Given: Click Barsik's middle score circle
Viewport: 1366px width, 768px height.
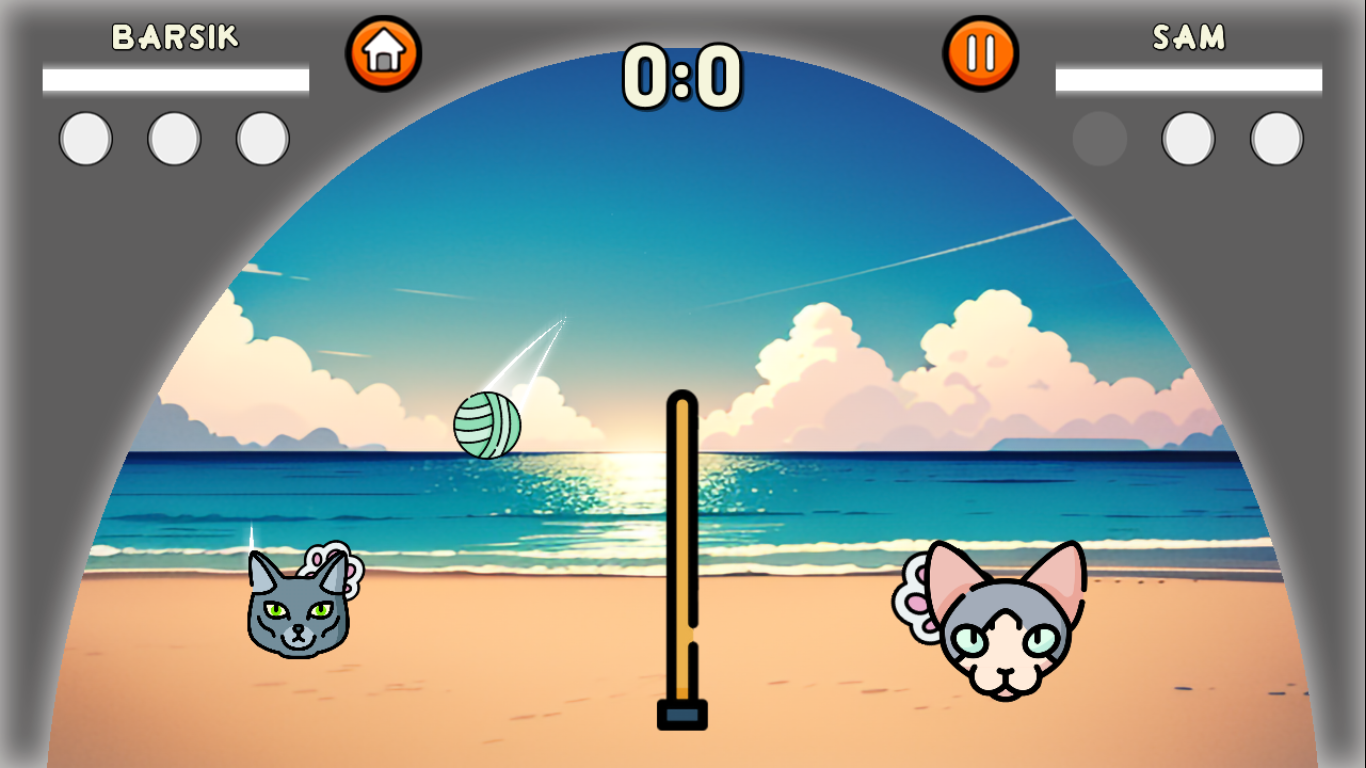Looking at the screenshot, I should 172,137.
